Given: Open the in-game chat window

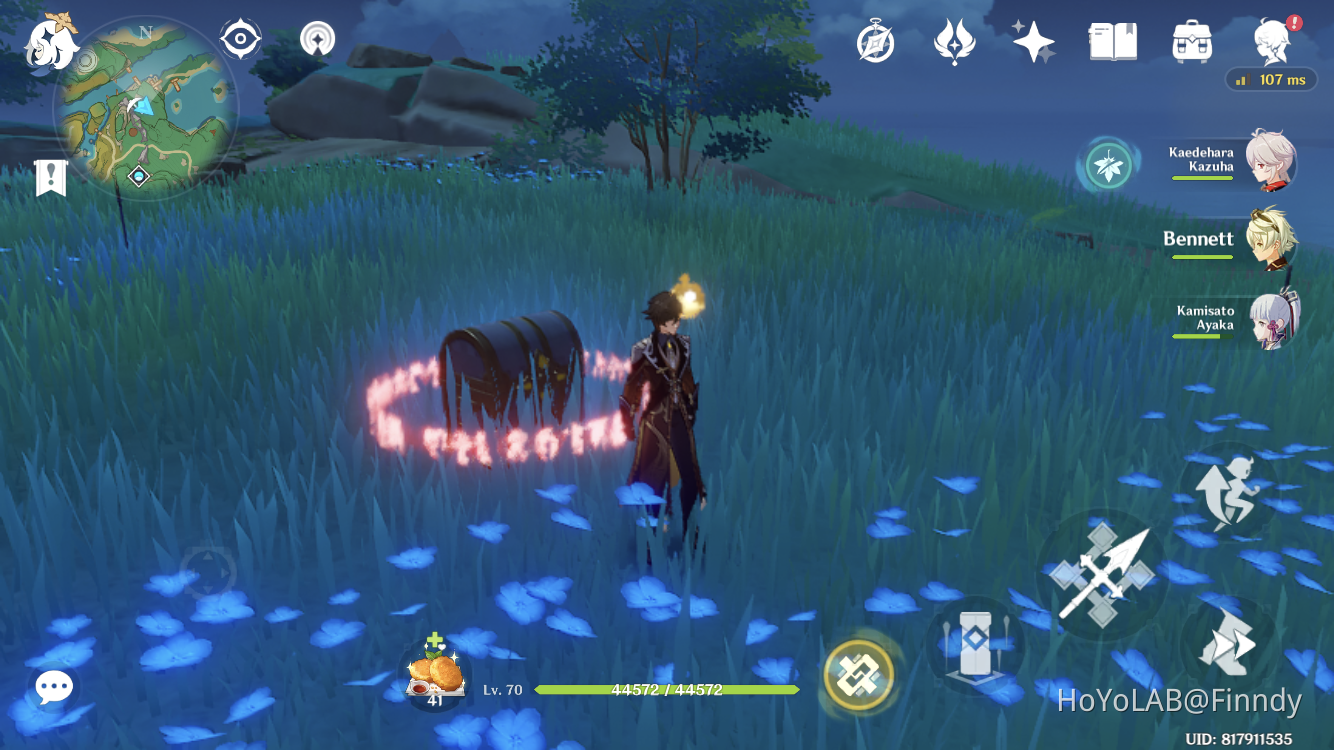Looking at the screenshot, I should click(53, 687).
